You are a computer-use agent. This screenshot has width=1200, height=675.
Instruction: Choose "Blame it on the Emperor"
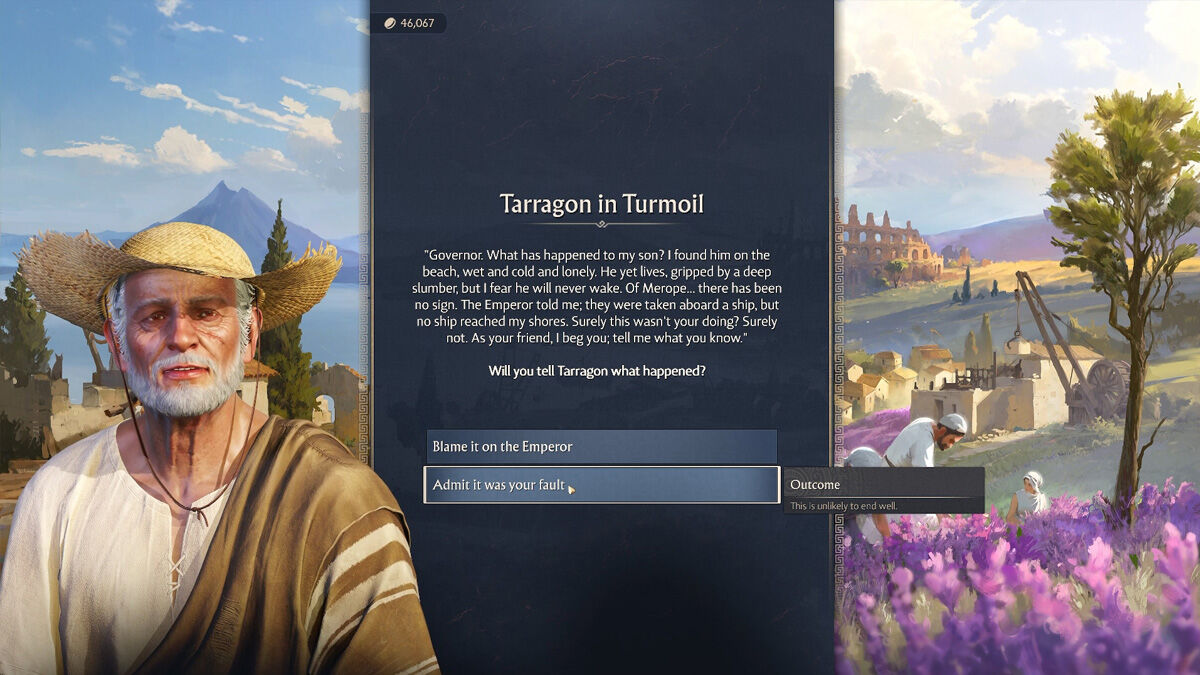point(601,447)
